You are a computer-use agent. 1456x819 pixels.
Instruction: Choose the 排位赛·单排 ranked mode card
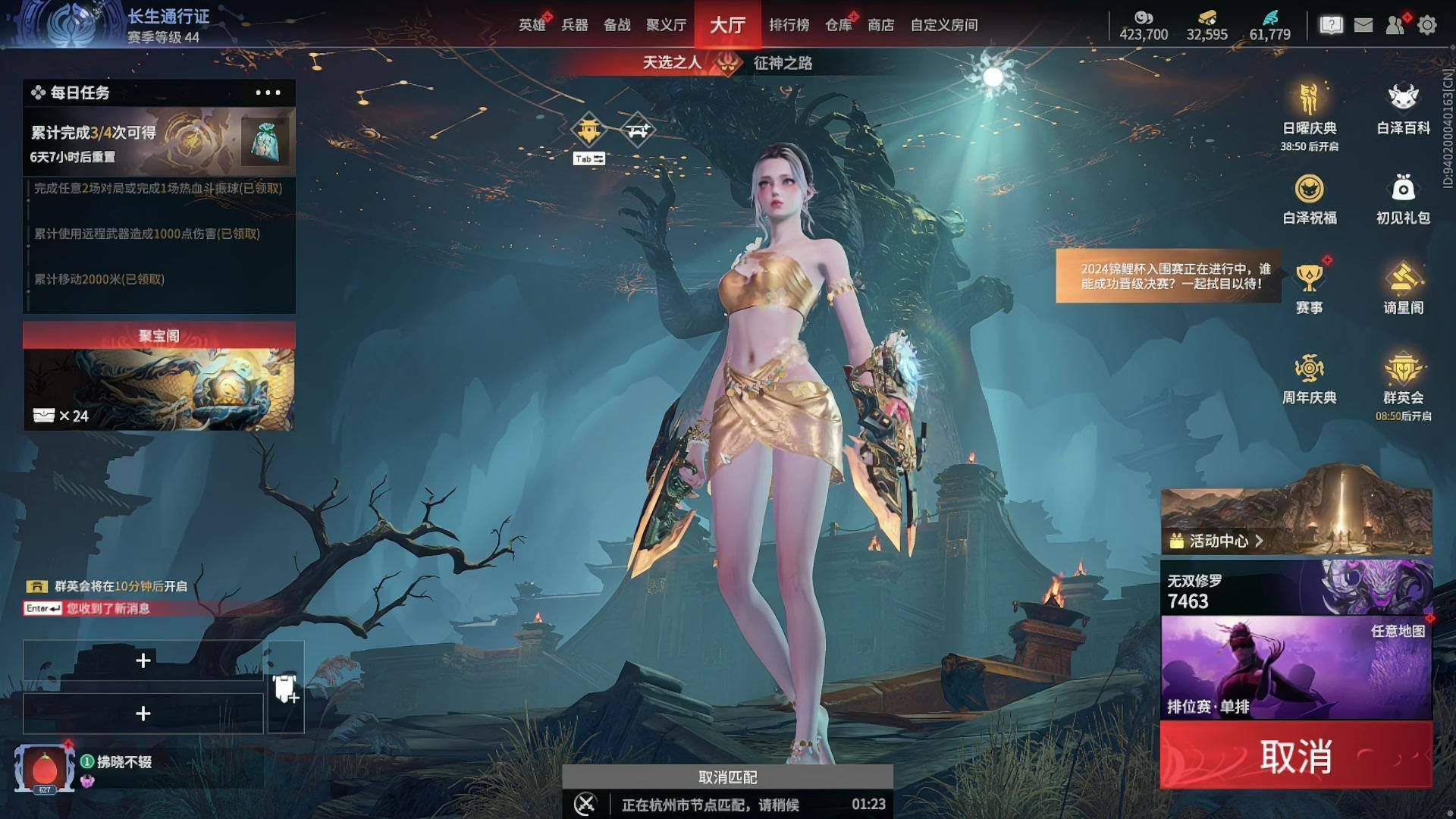pyautogui.click(x=1296, y=667)
